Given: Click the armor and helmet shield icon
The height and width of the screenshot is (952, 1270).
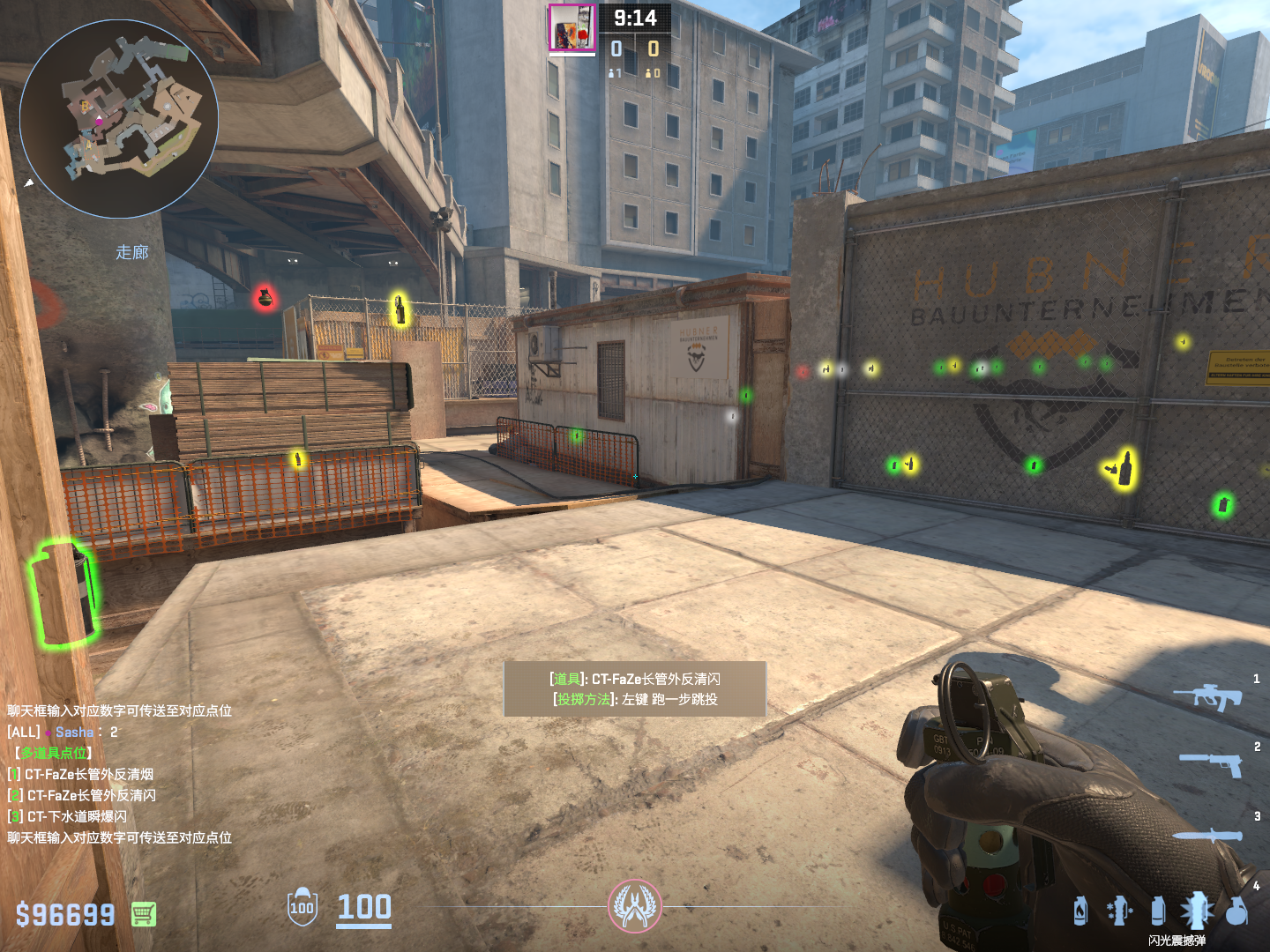Looking at the screenshot, I should 302,906.
